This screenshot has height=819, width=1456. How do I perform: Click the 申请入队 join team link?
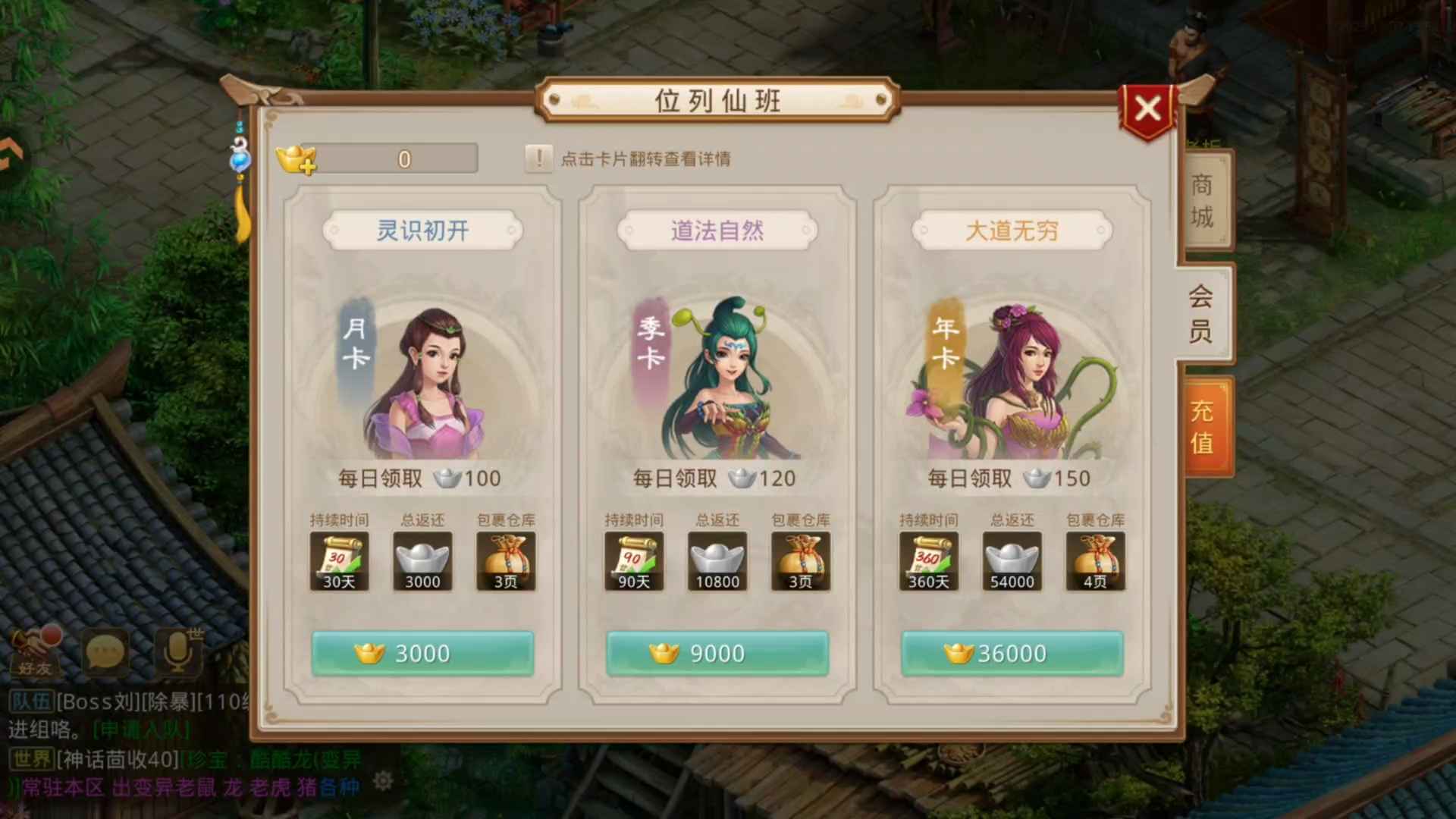(141, 730)
